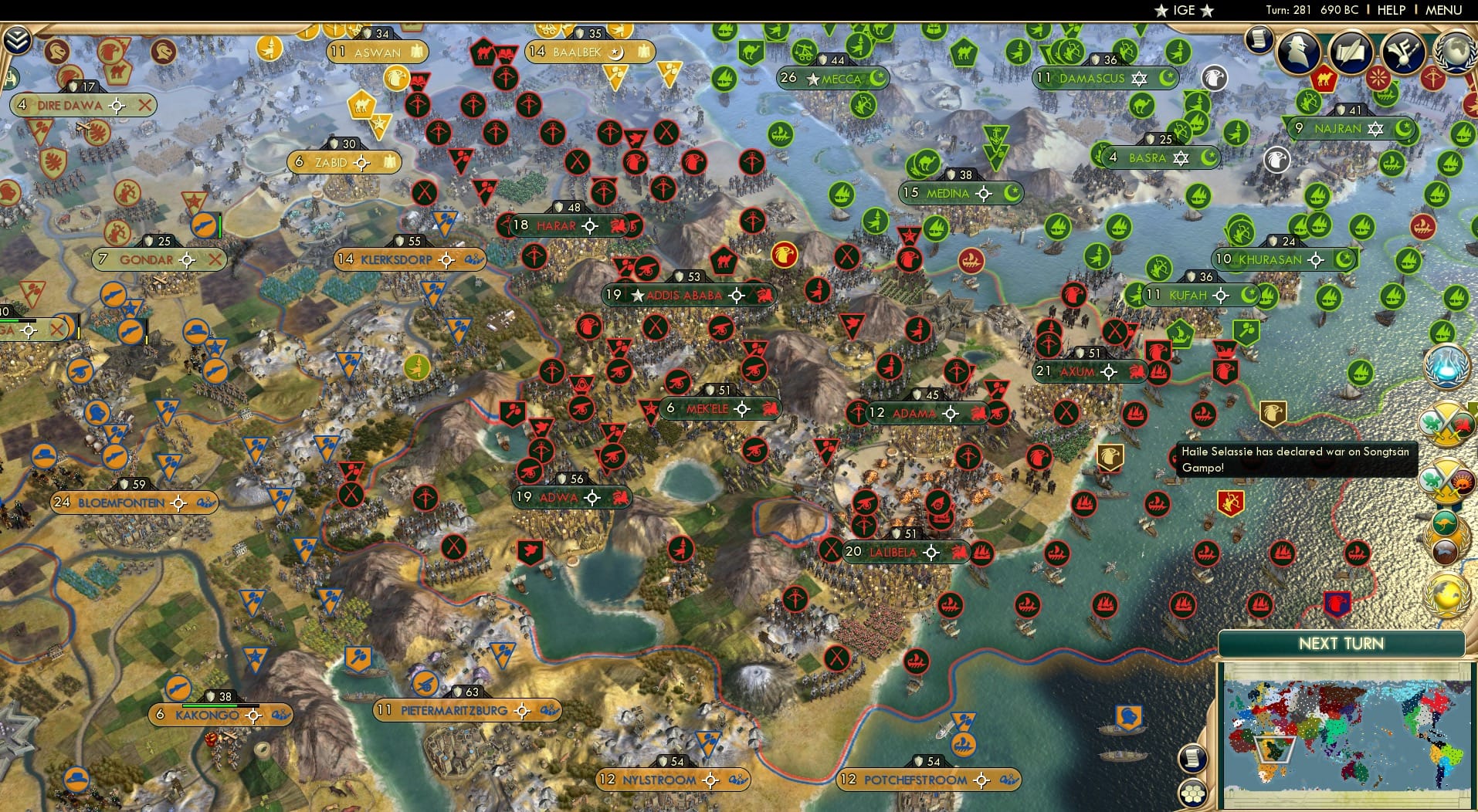Click the second crossed-swords war notification
Screen dimensions: 1478x812
click(1446, 479)
